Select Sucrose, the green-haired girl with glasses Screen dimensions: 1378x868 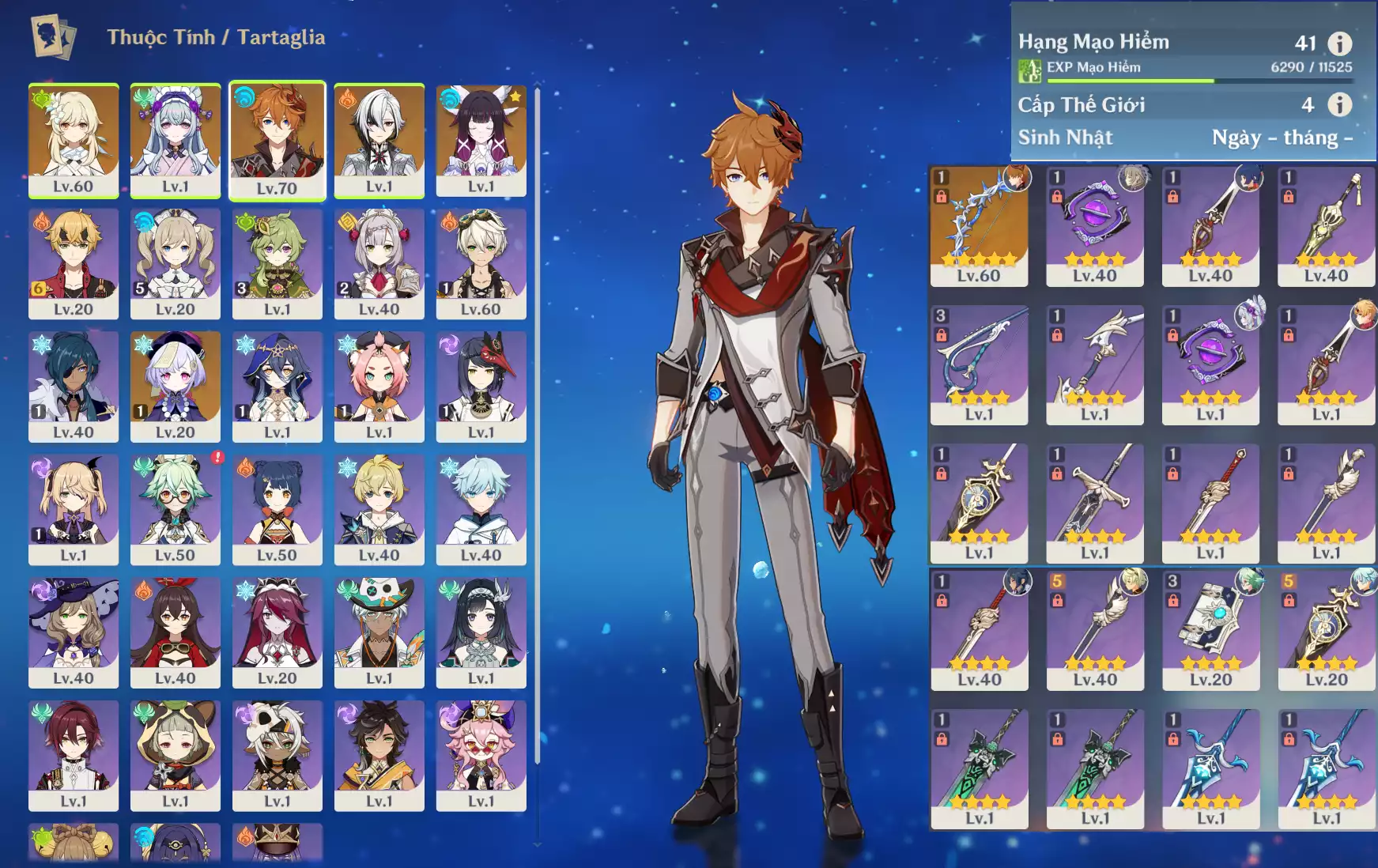click(175, 509)
